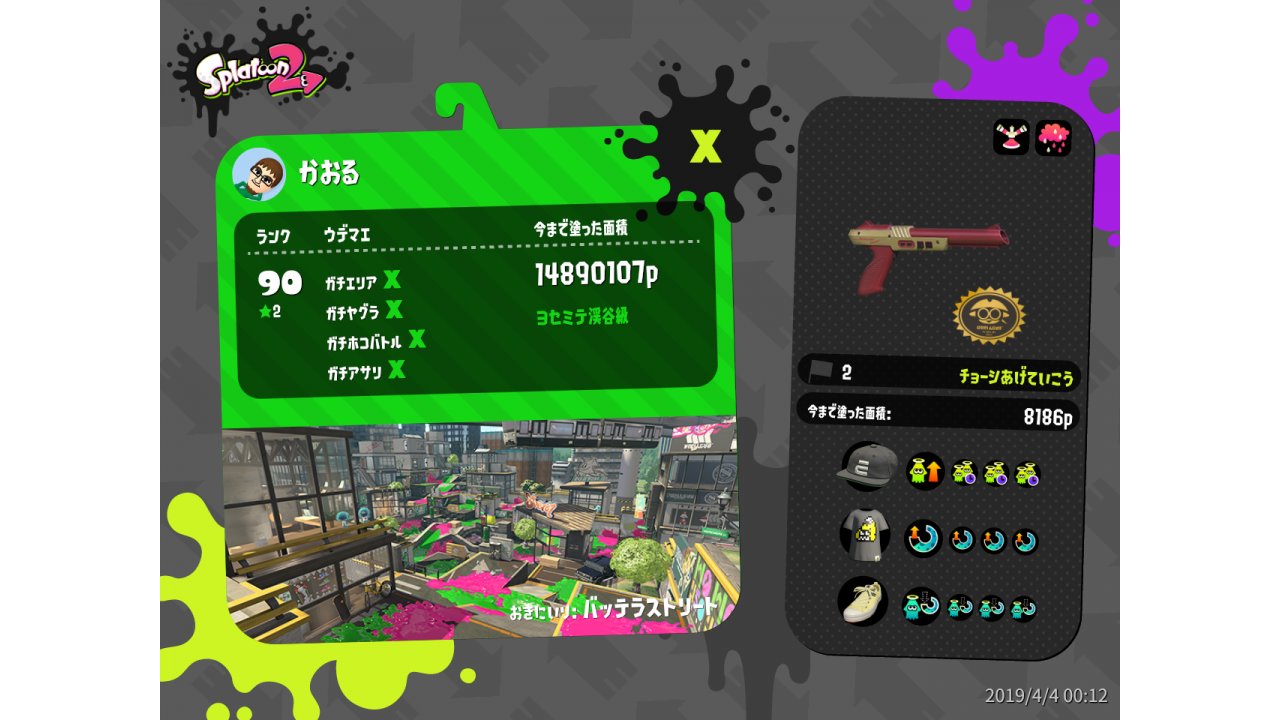
Task: Select the clothing main ability icon
Action: (923, 538)
